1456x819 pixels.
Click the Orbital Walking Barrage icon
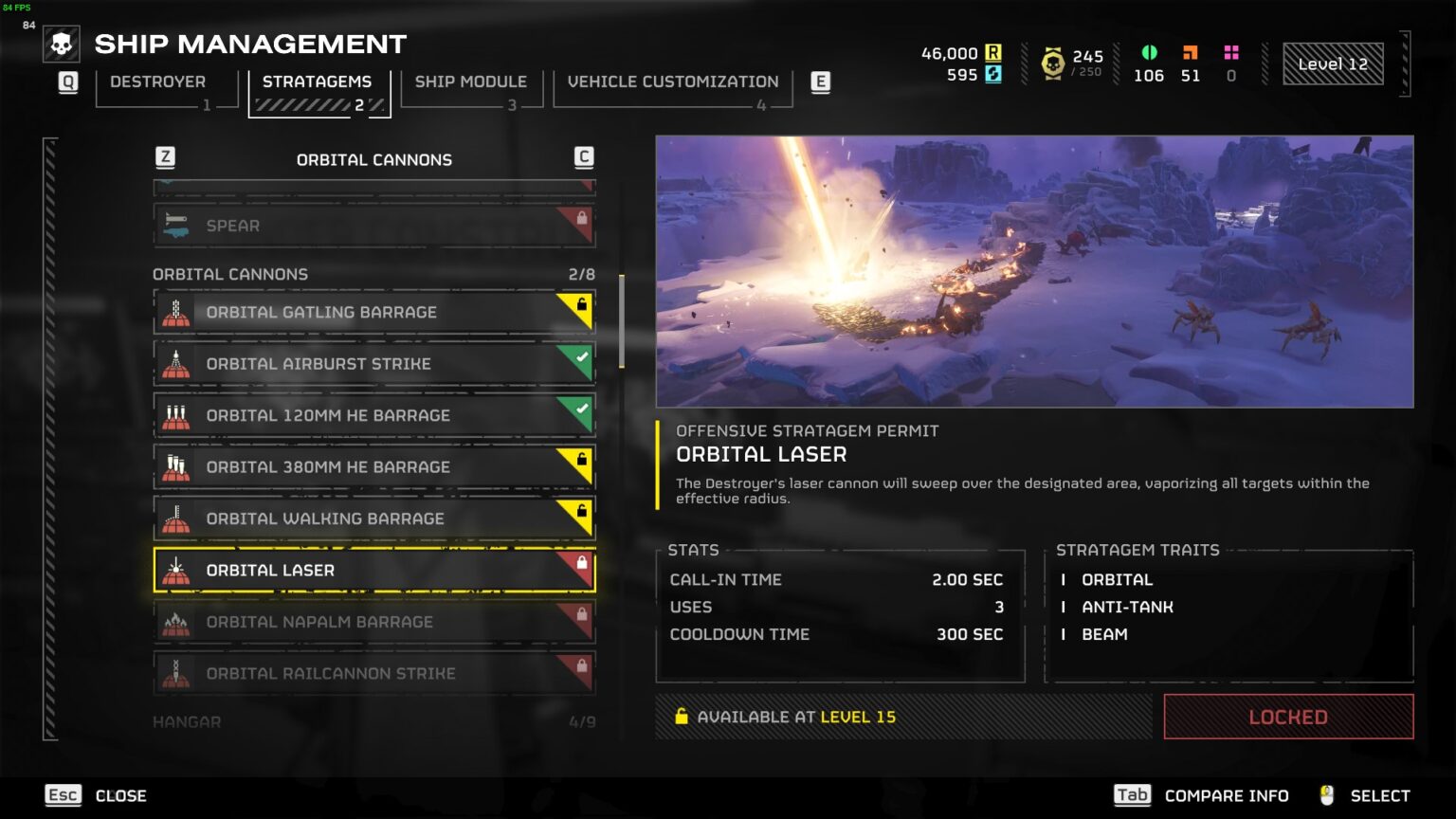pos(174,519)
